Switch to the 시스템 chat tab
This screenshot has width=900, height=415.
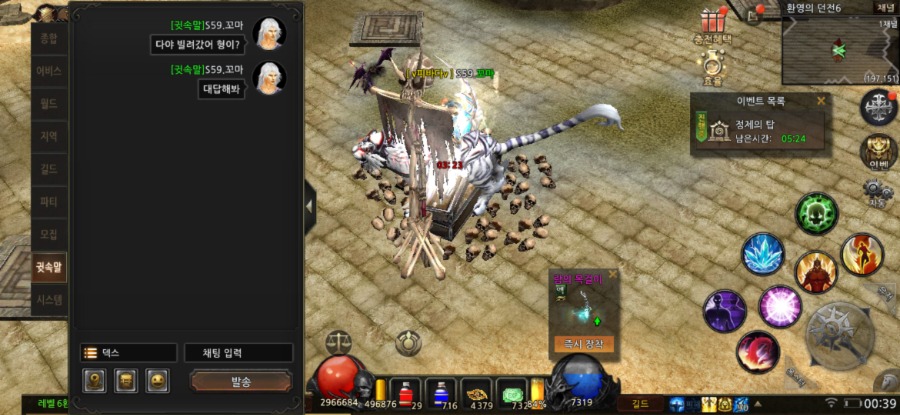tap(49, 299)
